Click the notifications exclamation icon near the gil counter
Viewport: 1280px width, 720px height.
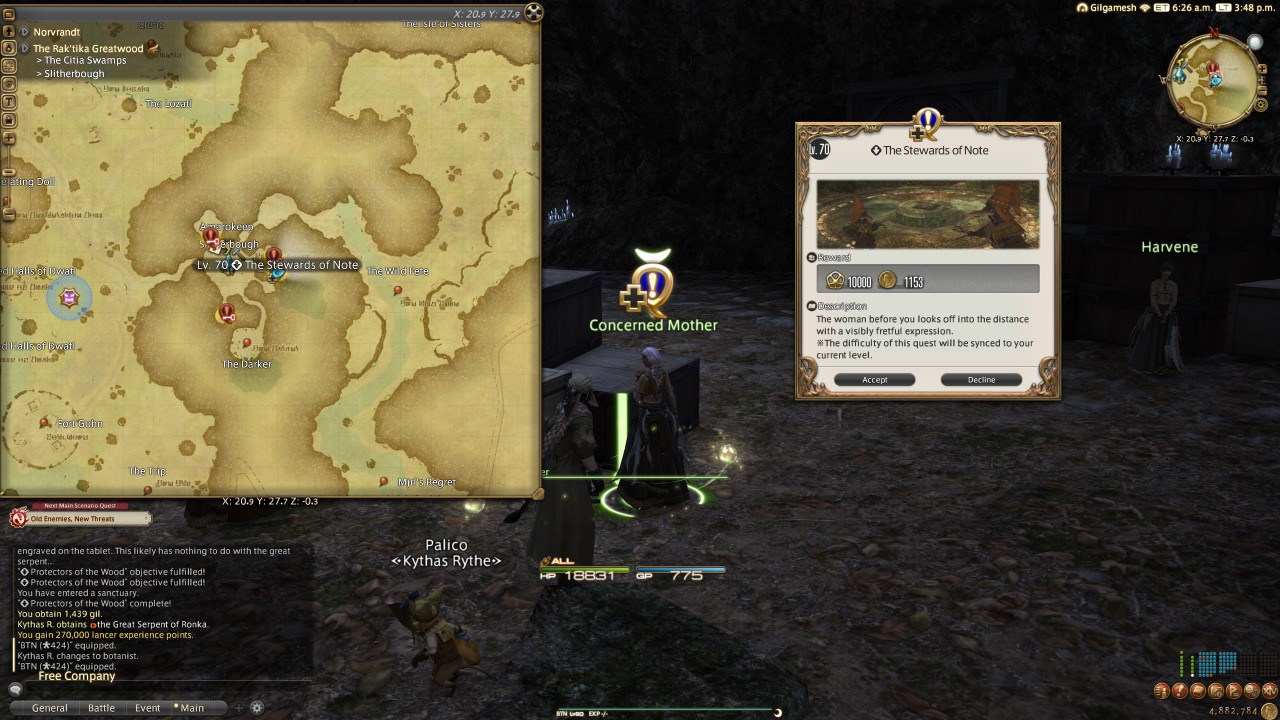tap(1178, 690)
